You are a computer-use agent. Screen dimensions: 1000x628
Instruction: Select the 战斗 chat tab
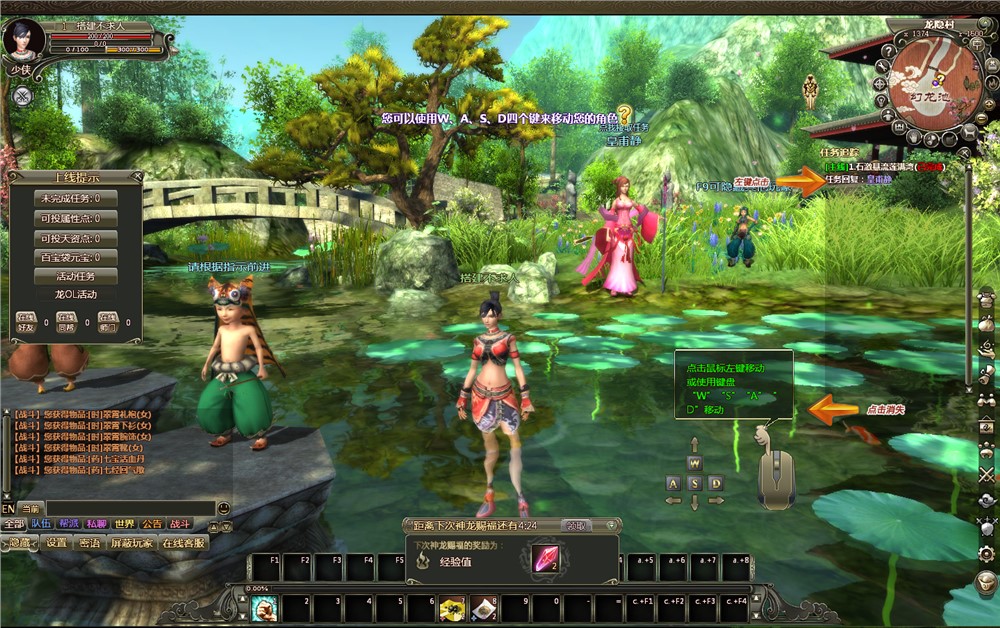point(179,524)
